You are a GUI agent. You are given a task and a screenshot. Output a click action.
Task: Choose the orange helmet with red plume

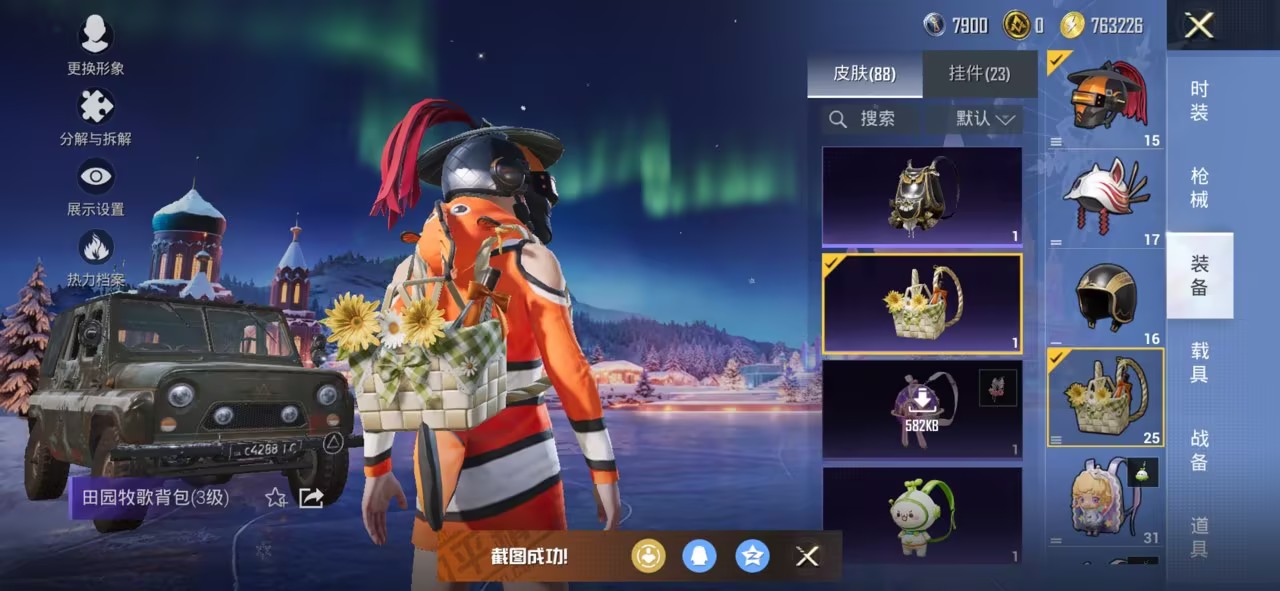(x=1105, y=99)
